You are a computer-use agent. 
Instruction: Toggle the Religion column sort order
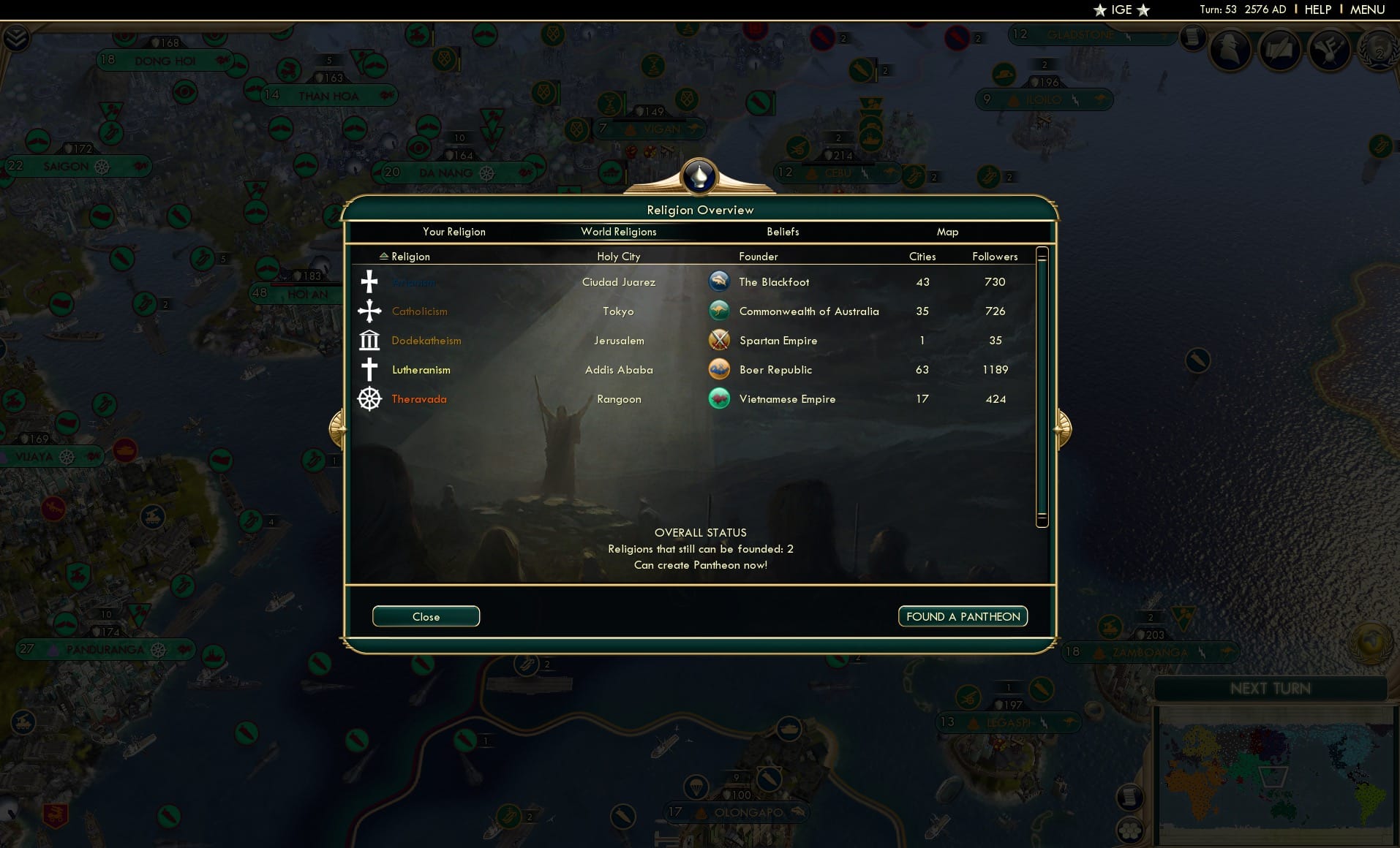406,257
